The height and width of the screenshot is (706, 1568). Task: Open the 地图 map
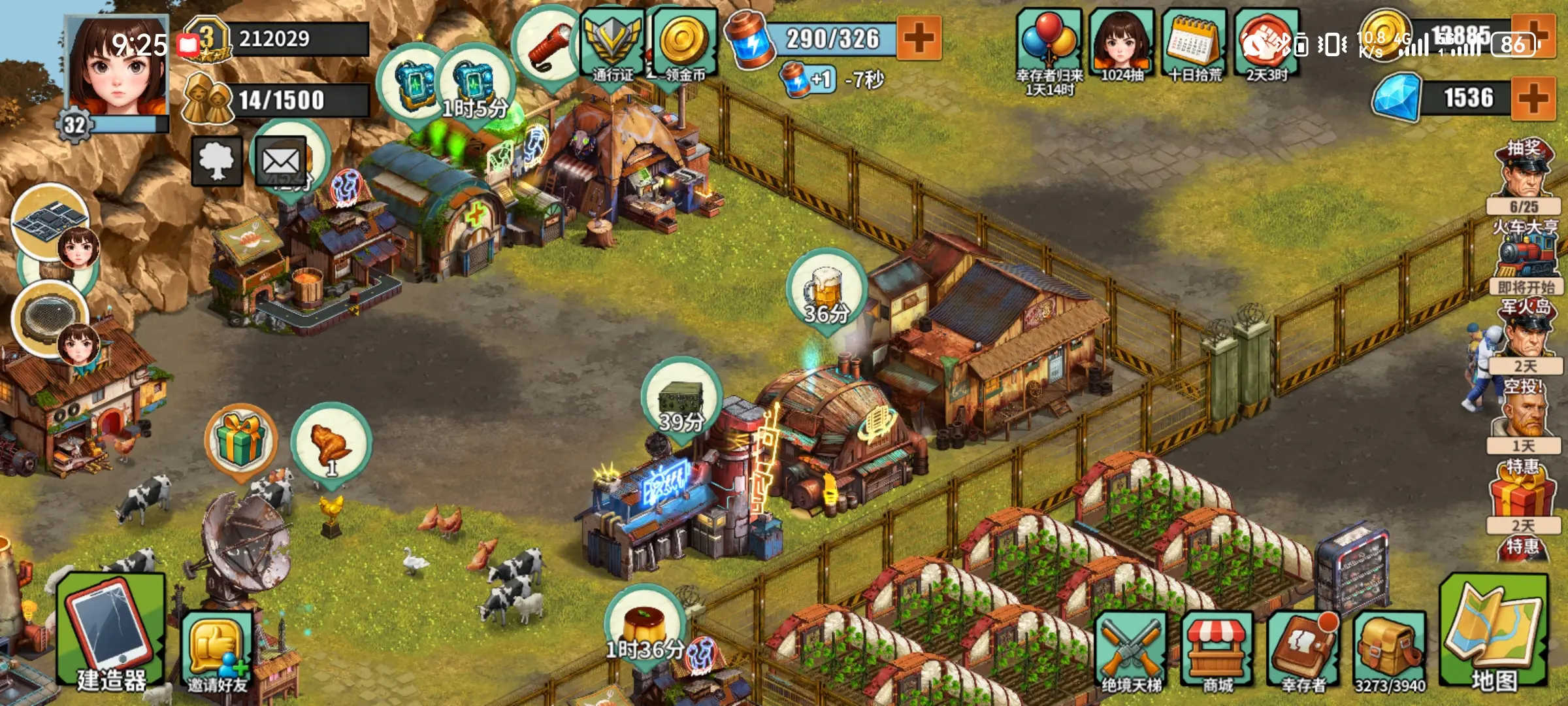tap(1494, 633)
